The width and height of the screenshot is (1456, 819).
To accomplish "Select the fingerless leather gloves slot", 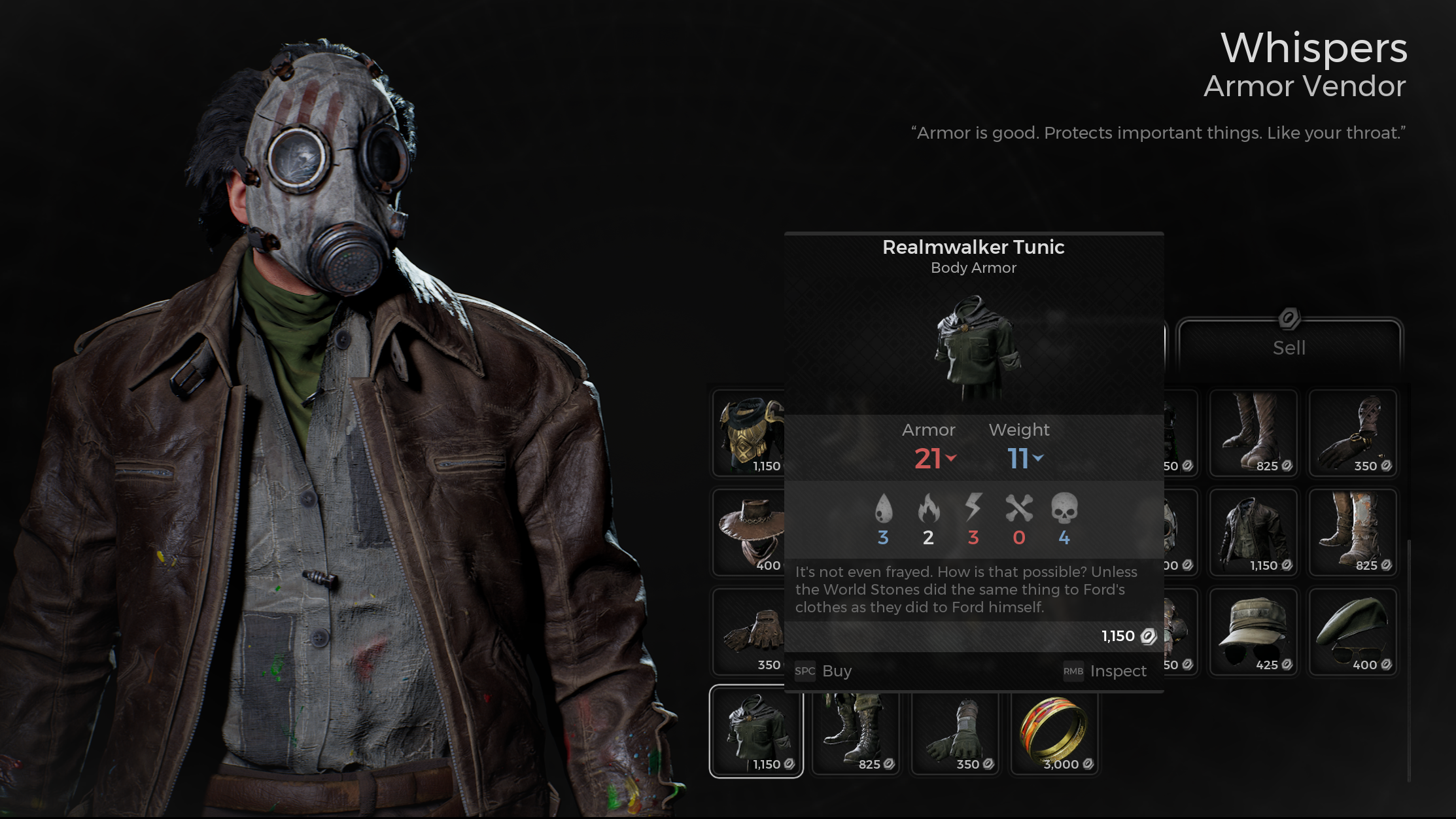I will coord(750,631).
